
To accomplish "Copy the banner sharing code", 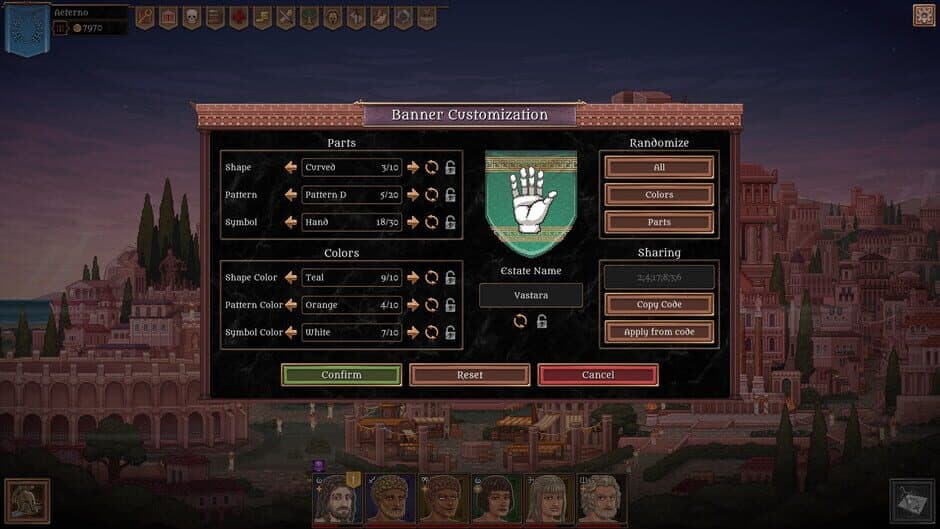I will (x=659, y=304).
